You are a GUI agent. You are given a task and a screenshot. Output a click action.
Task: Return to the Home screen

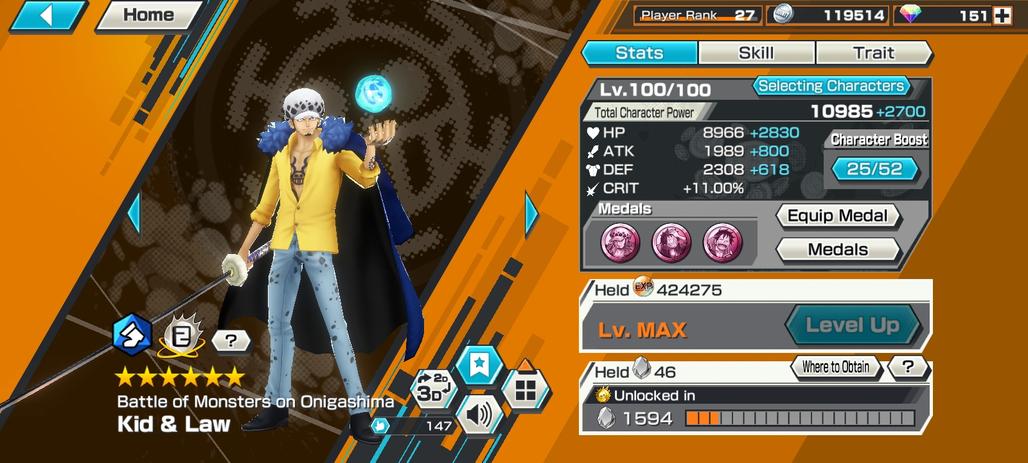coord(147,15)
